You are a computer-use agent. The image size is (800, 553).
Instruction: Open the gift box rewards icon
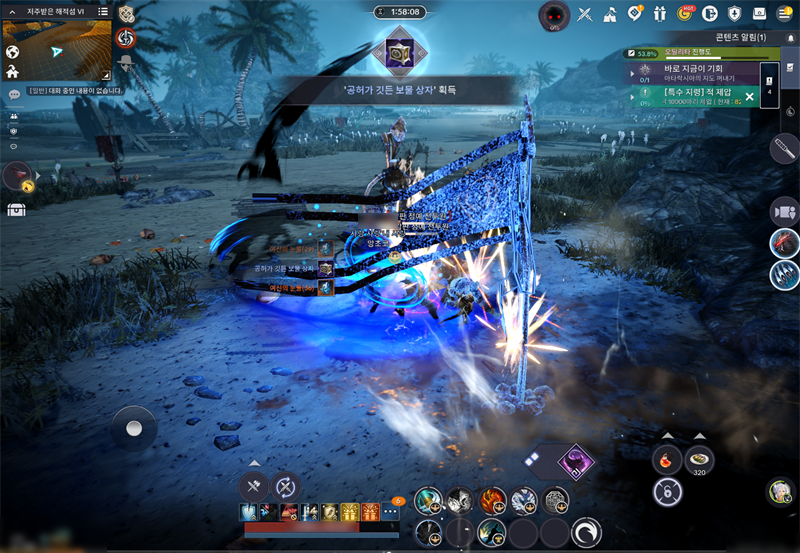(660, 14)
